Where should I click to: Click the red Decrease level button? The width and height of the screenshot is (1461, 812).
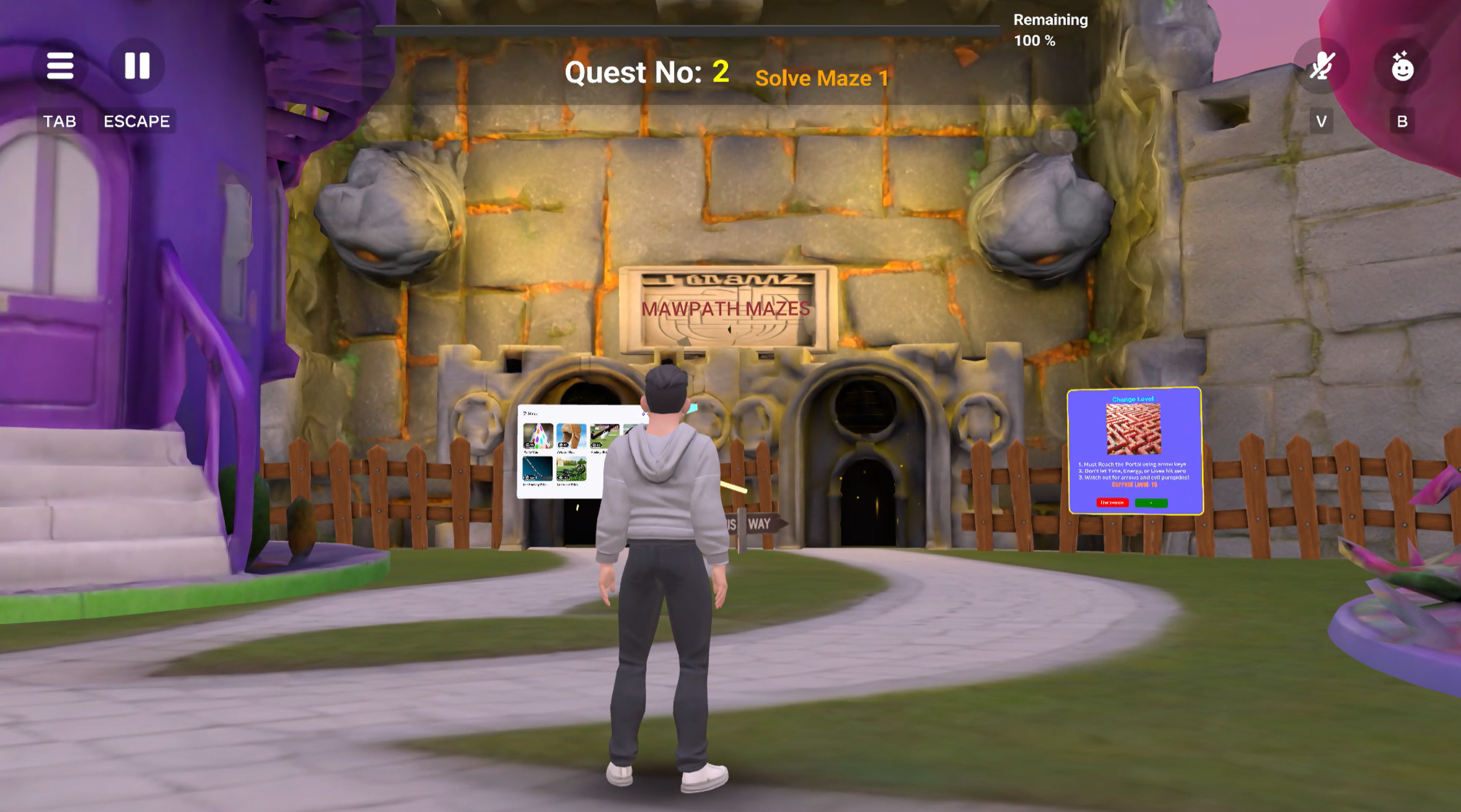[x=1112, y=502]
